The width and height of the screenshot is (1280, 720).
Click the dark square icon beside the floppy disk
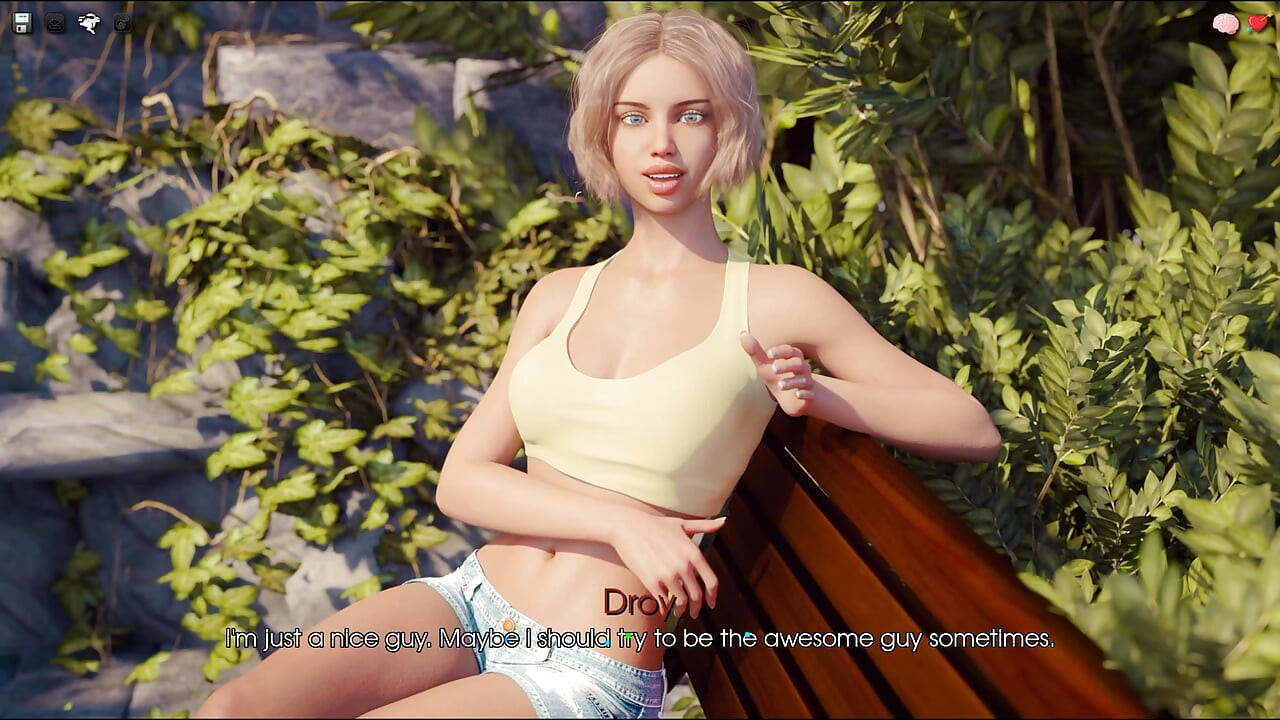tap(56, 22)
